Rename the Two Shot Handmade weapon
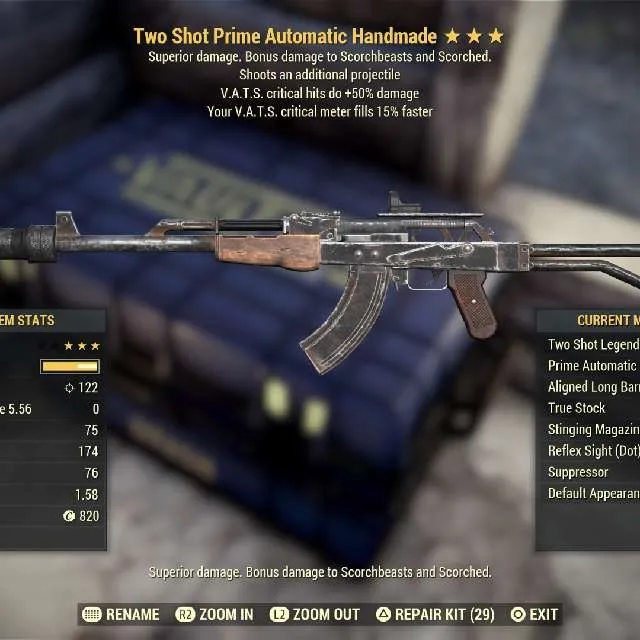The image size is (640, 640). tap(123, 614)
